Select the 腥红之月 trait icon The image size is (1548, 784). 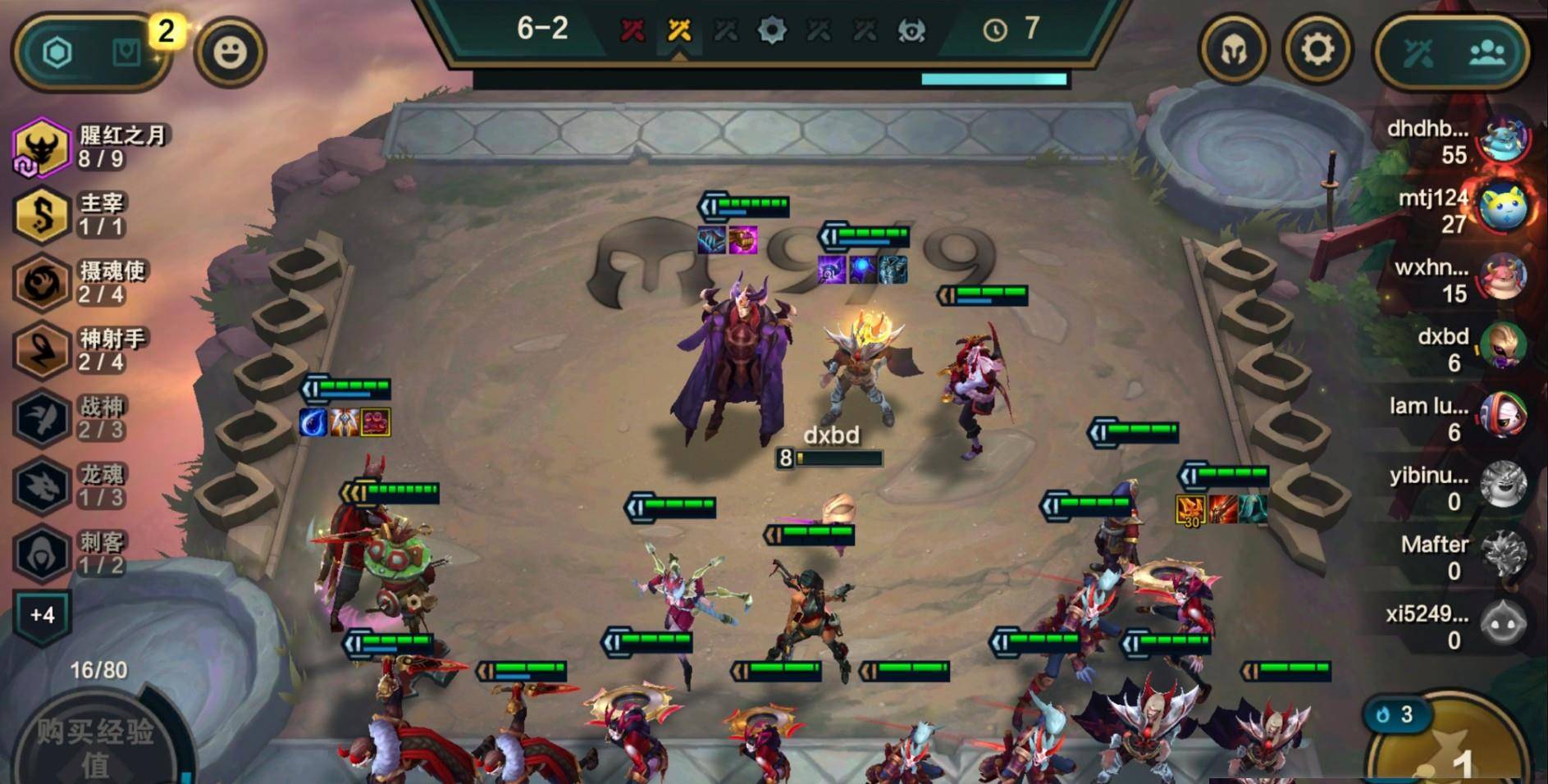pos(41,148)
